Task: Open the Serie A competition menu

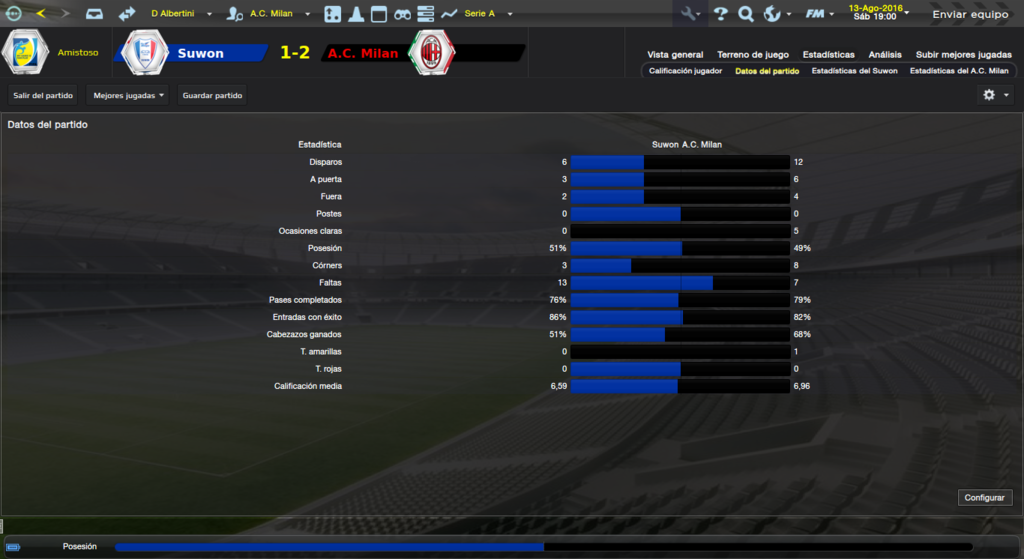Action: 485,14
